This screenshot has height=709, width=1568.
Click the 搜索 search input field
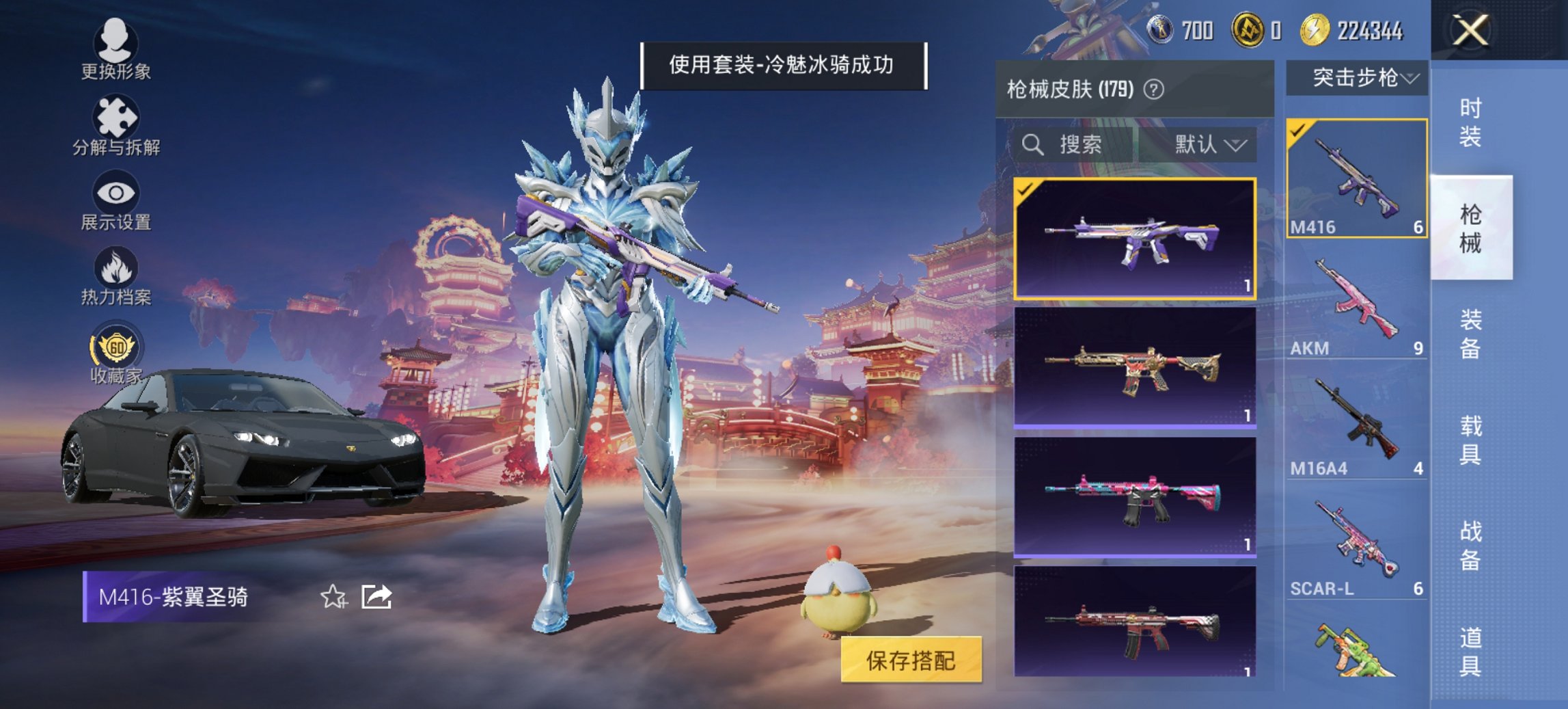[1079, 146]
